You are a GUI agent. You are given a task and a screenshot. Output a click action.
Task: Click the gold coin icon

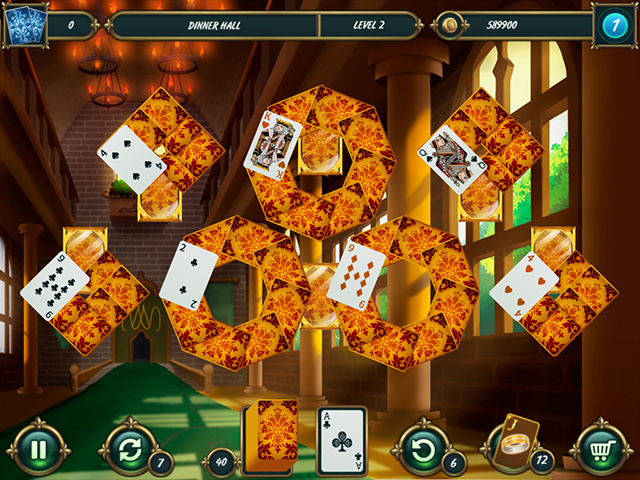pos(452,24)
